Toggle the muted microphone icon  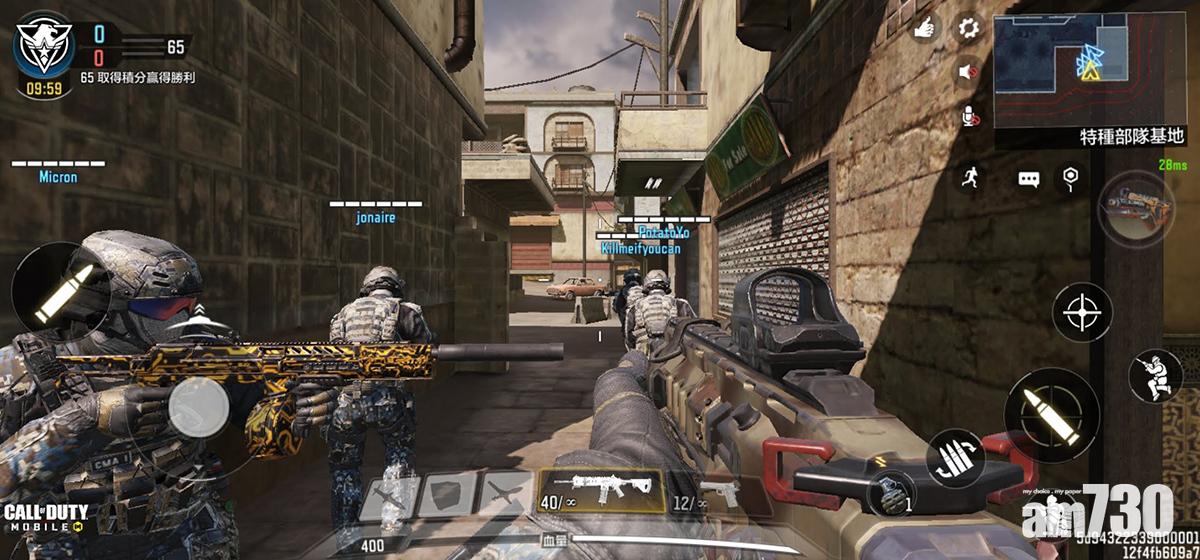pos(968,116)
